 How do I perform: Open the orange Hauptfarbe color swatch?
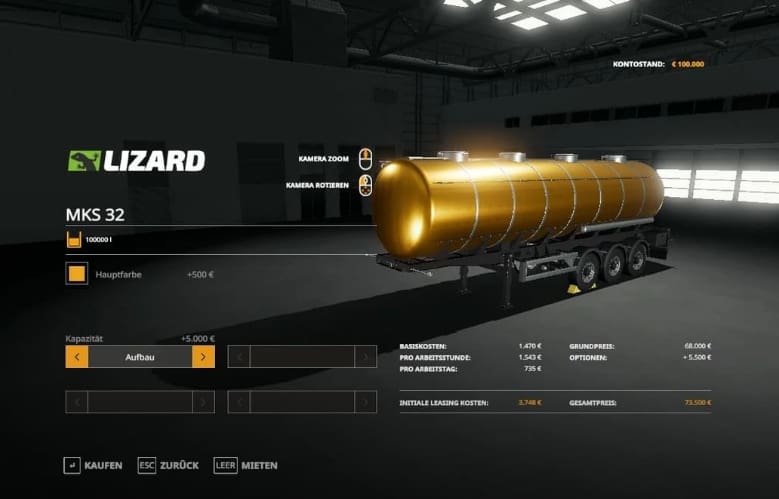coord(77,274)
